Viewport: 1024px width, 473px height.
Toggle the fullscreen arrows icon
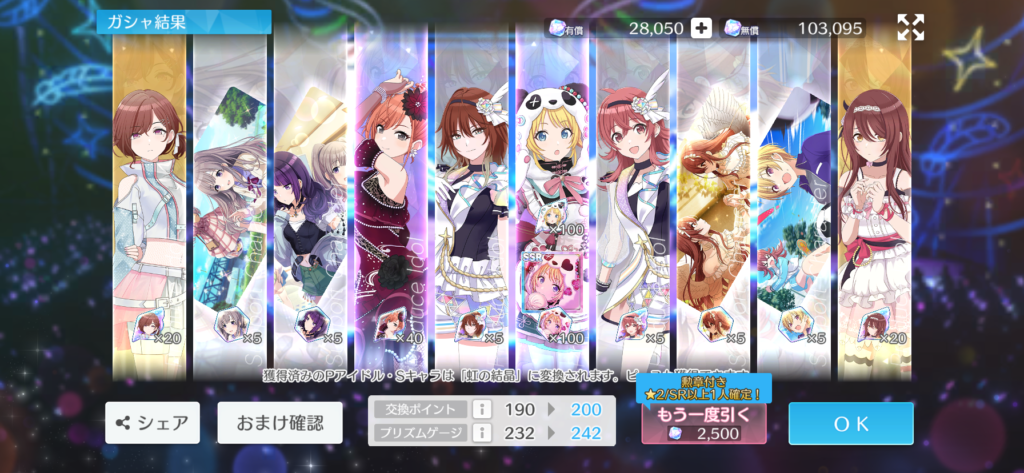[x=910, y=28]
